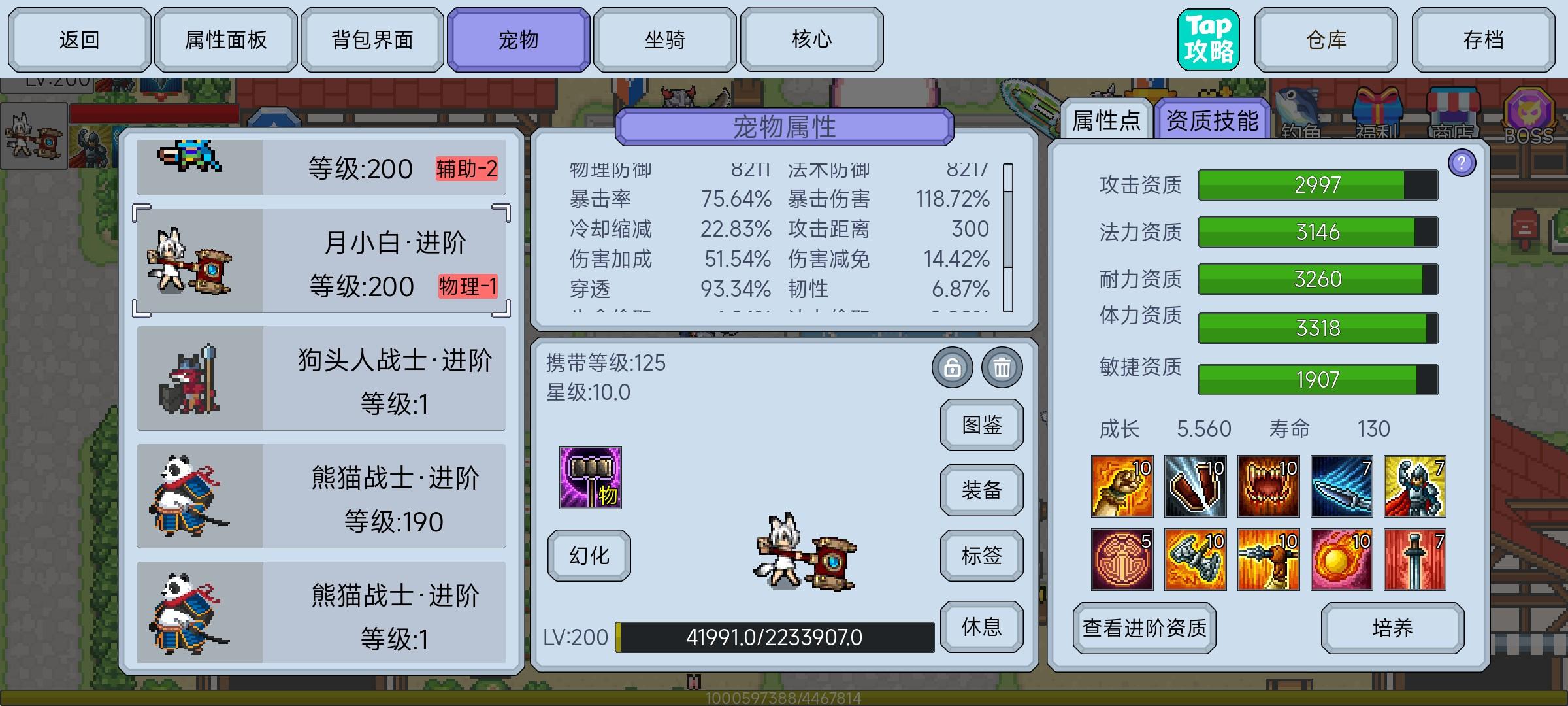
Task: Switch to the 核心 tab
Action: [x=811, y=39]
